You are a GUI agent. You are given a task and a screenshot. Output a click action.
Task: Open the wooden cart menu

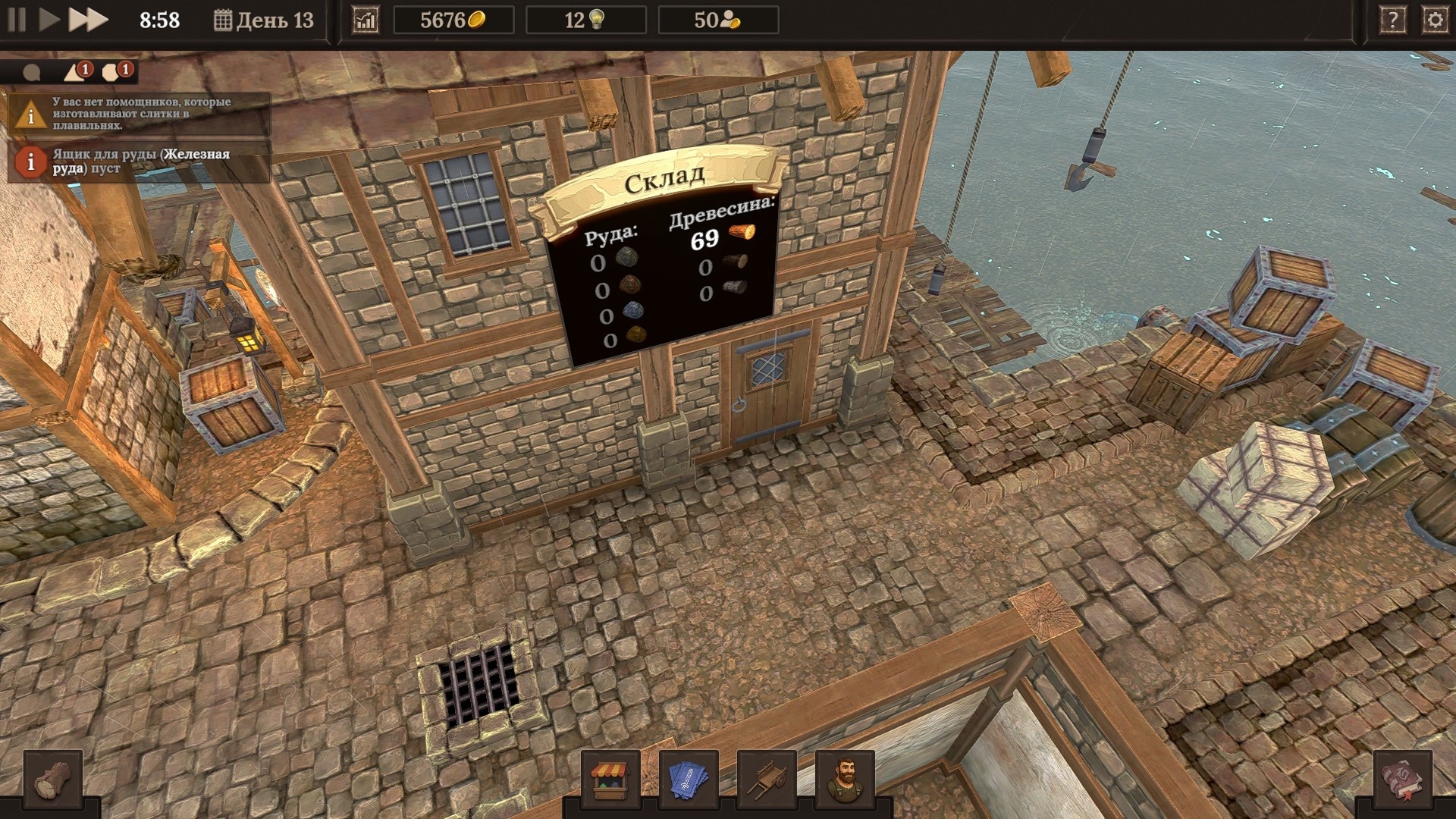(x=767, y=780)
